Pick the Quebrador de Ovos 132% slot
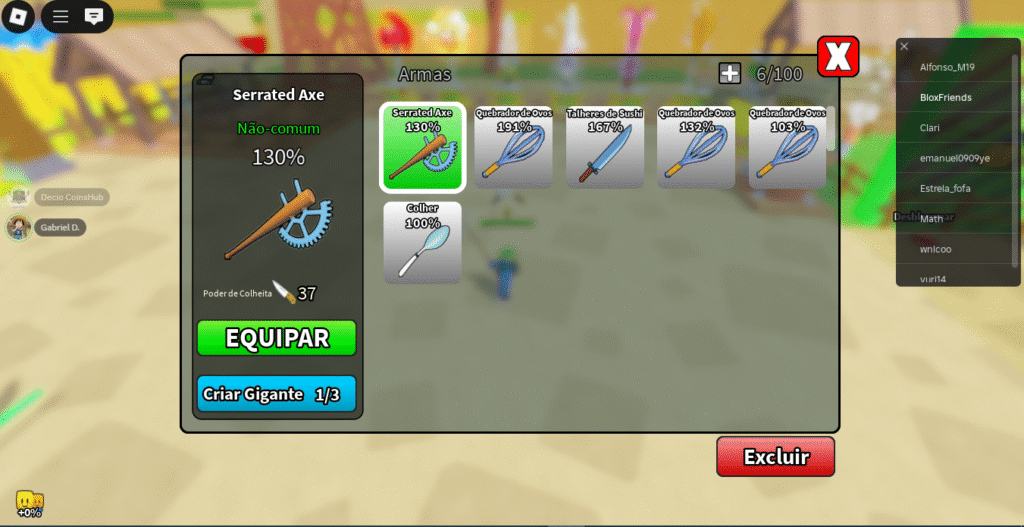 696,147
